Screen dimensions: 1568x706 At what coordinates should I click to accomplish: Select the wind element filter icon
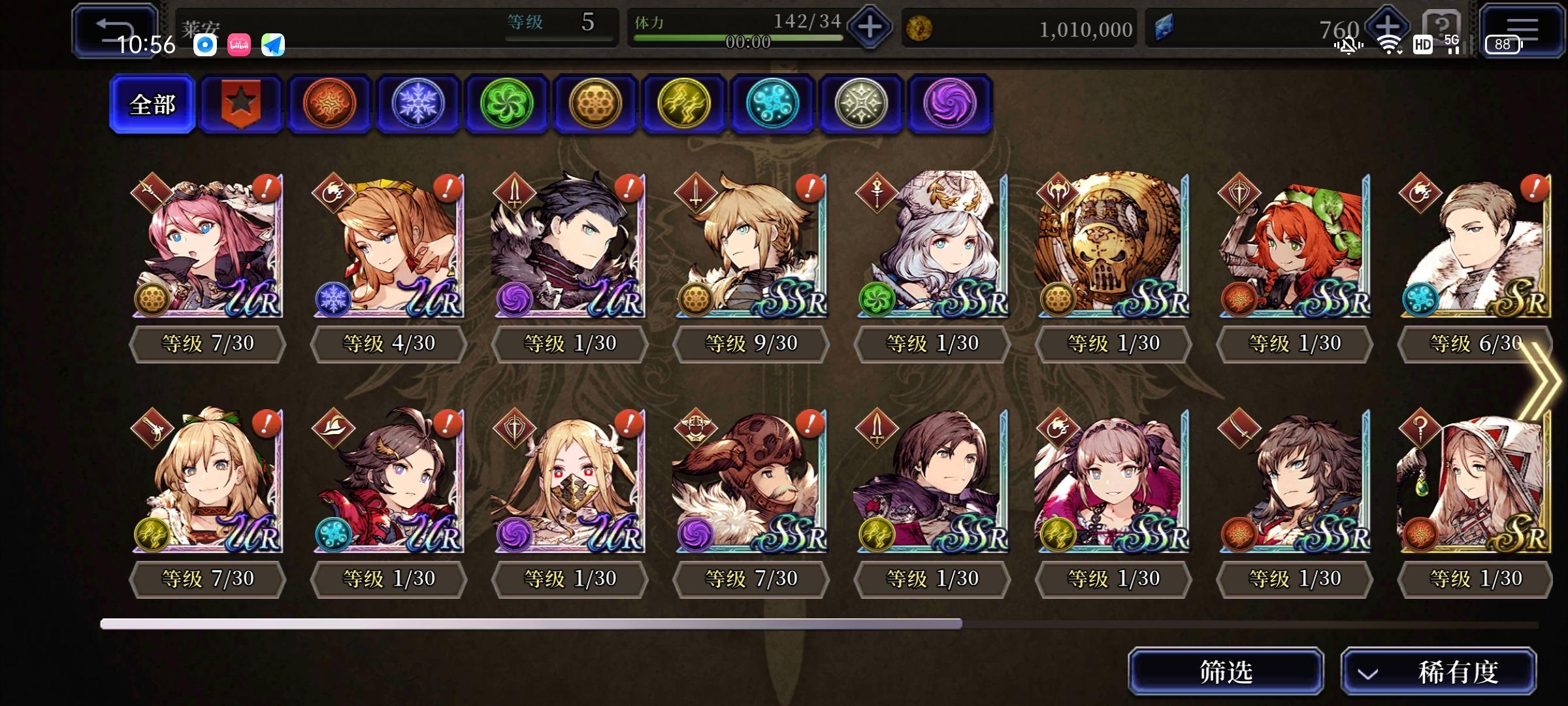[x=507, y=103]
